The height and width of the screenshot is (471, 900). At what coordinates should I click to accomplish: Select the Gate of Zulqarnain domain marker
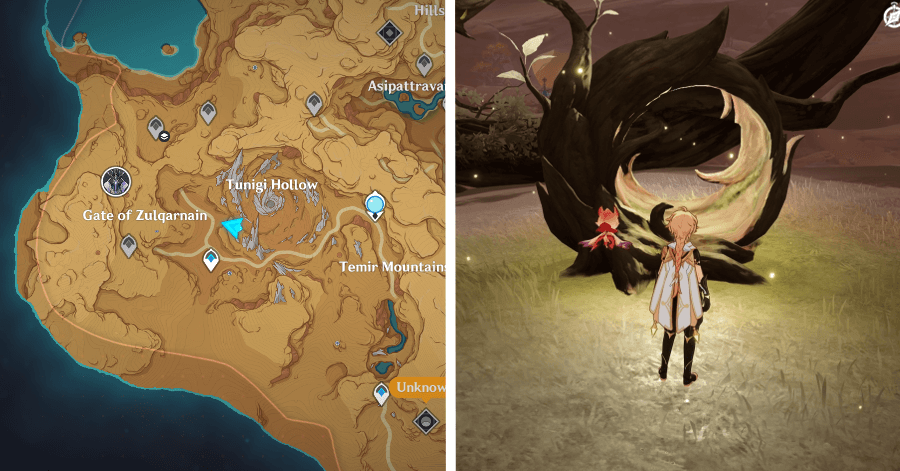coord(117,182)
